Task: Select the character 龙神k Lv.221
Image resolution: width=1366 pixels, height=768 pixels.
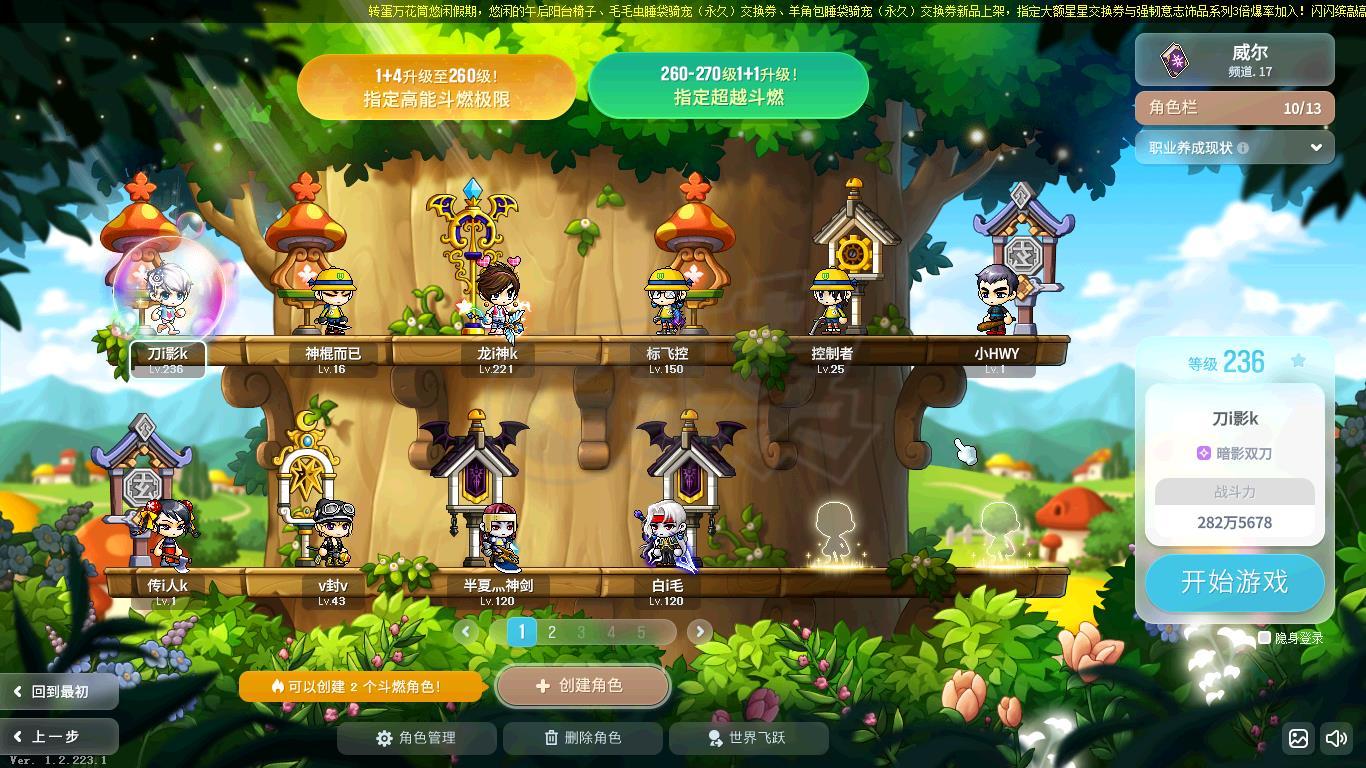Action: [497, 300]
